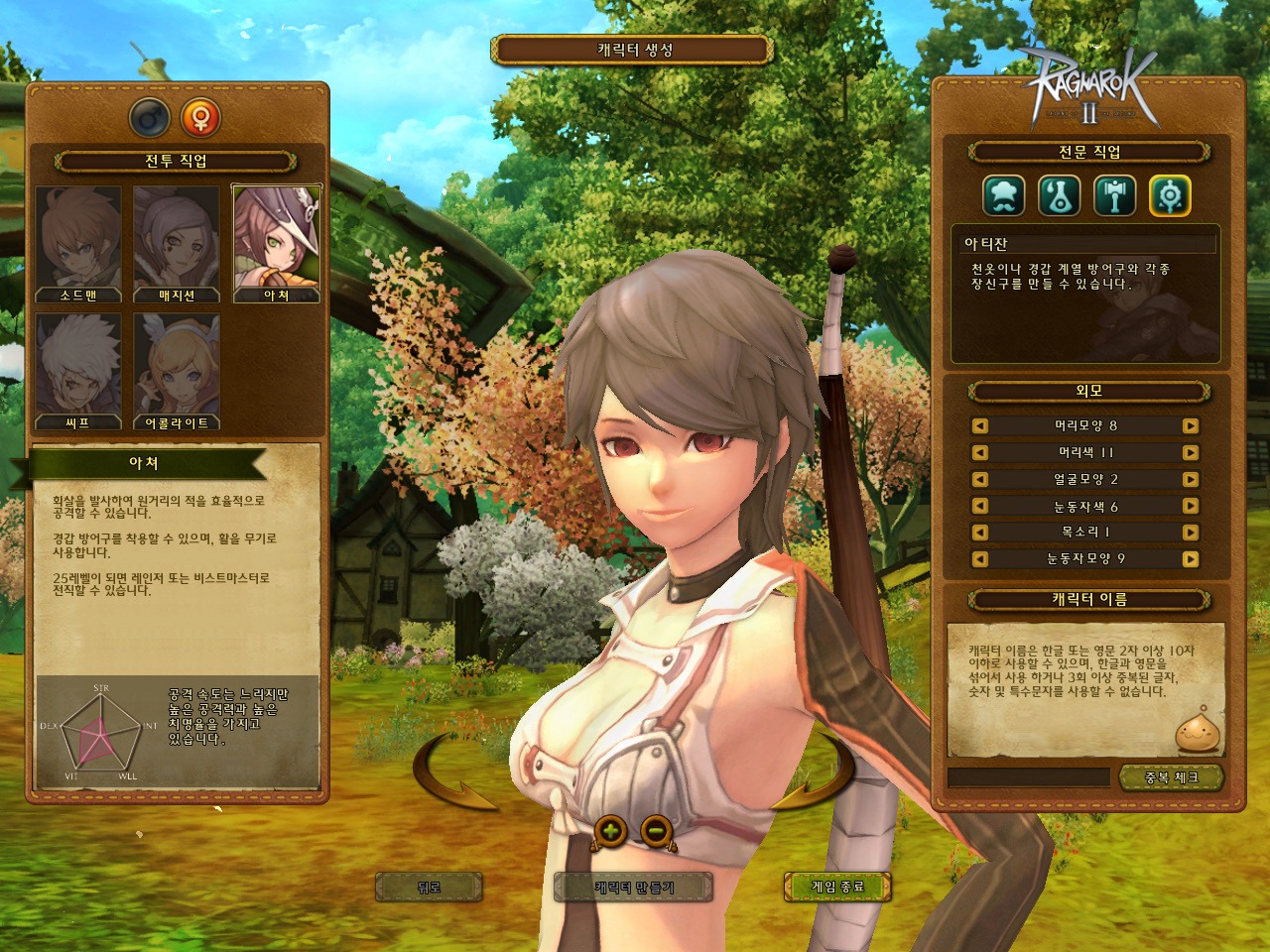Zoom in with the plus button
This screenshot has height=952, width=1270.
coord(611,830)
